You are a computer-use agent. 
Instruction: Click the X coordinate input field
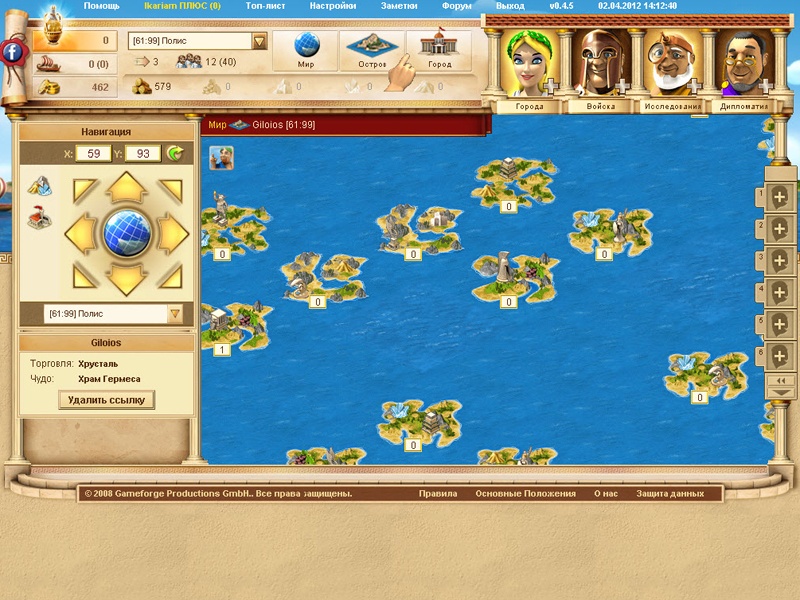point(93,153)
